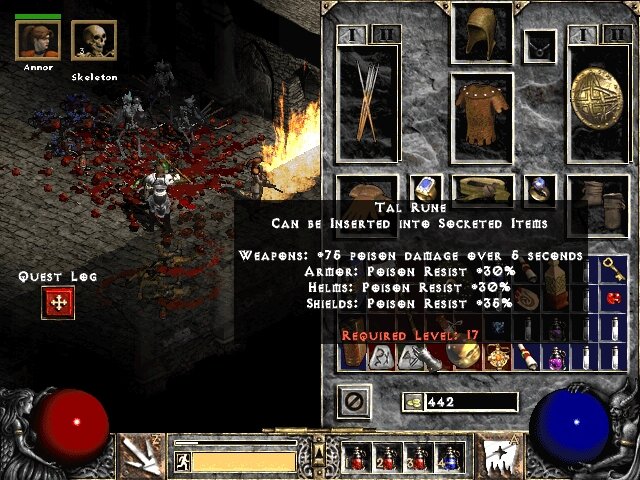Select the red gem in inventory
The height and width of the screenshot is (480, 640).
coord(612,298)
